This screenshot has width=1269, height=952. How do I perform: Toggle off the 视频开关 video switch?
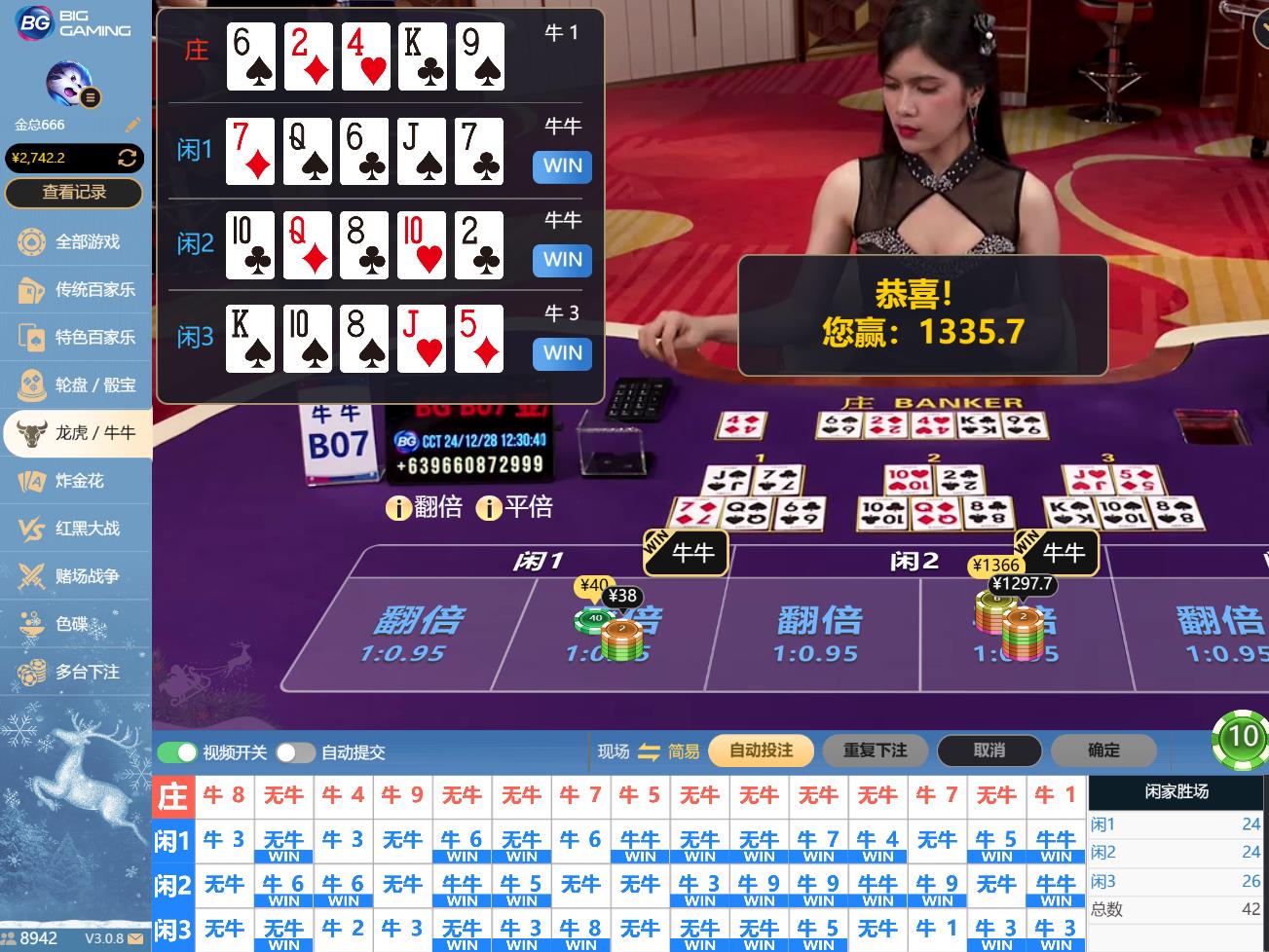(x=178, y=753)
